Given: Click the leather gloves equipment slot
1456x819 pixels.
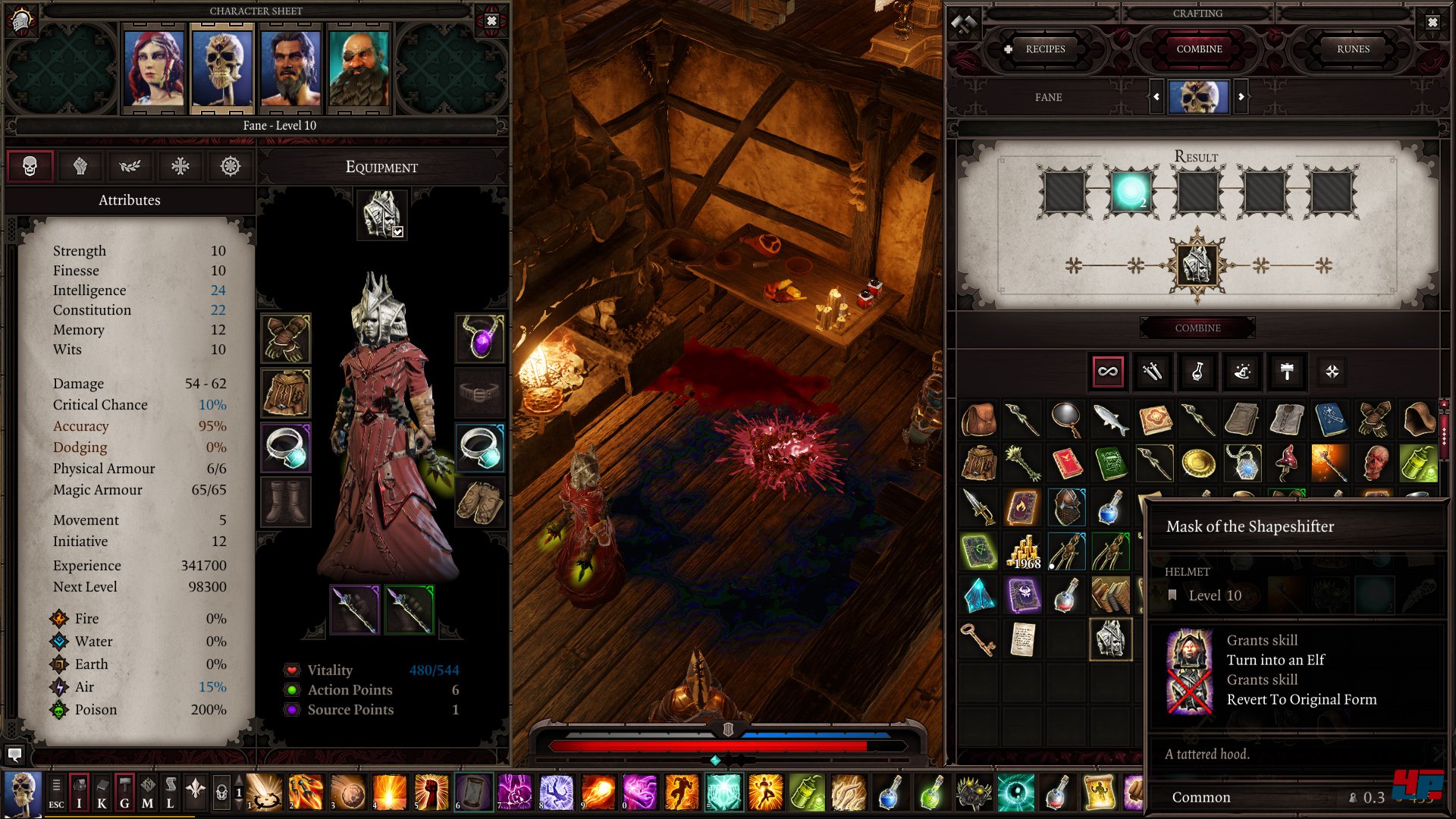Looking at the screenshot, I should point(286,337).
